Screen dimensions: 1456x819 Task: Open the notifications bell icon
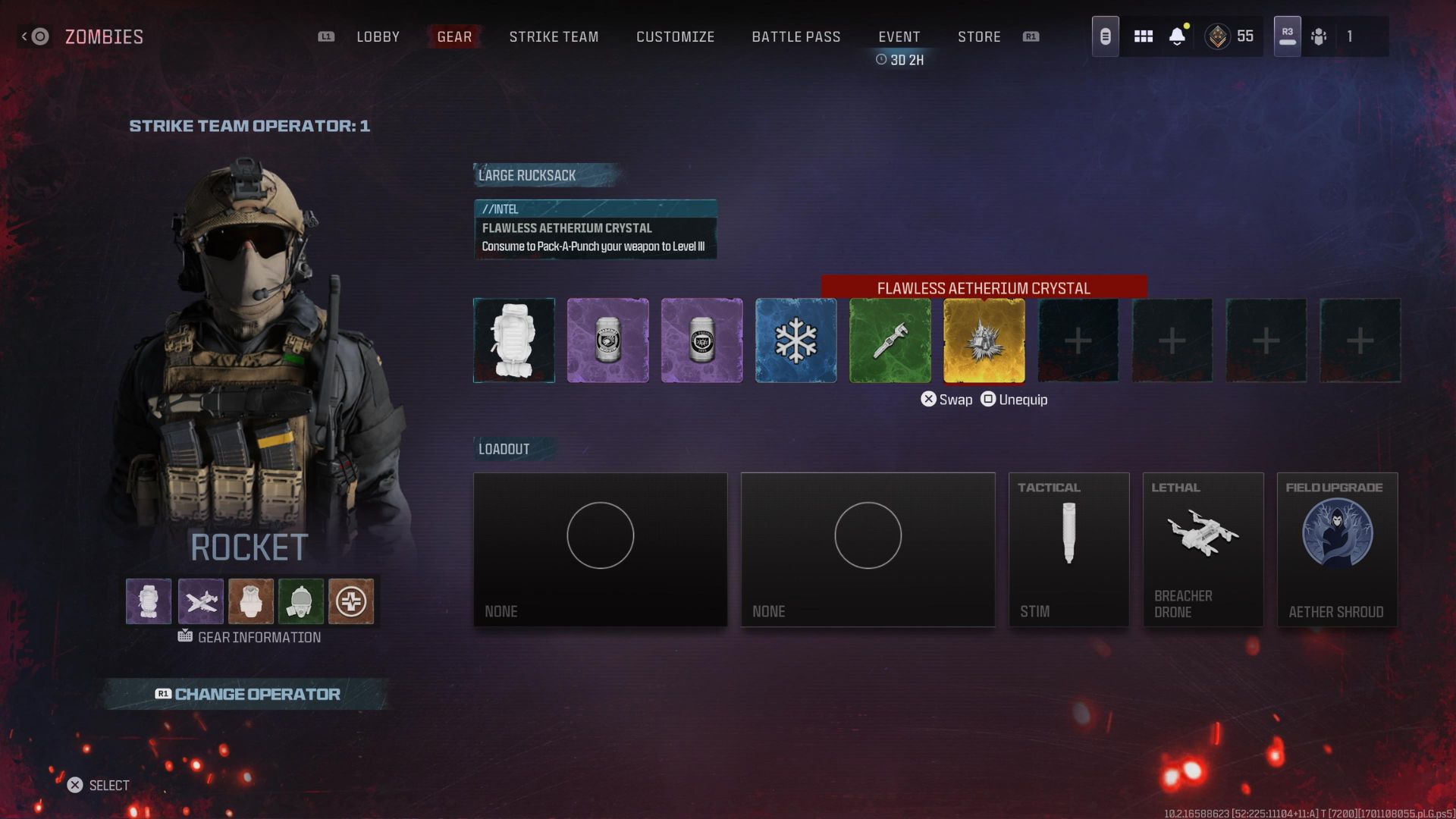coord(1177,36)
